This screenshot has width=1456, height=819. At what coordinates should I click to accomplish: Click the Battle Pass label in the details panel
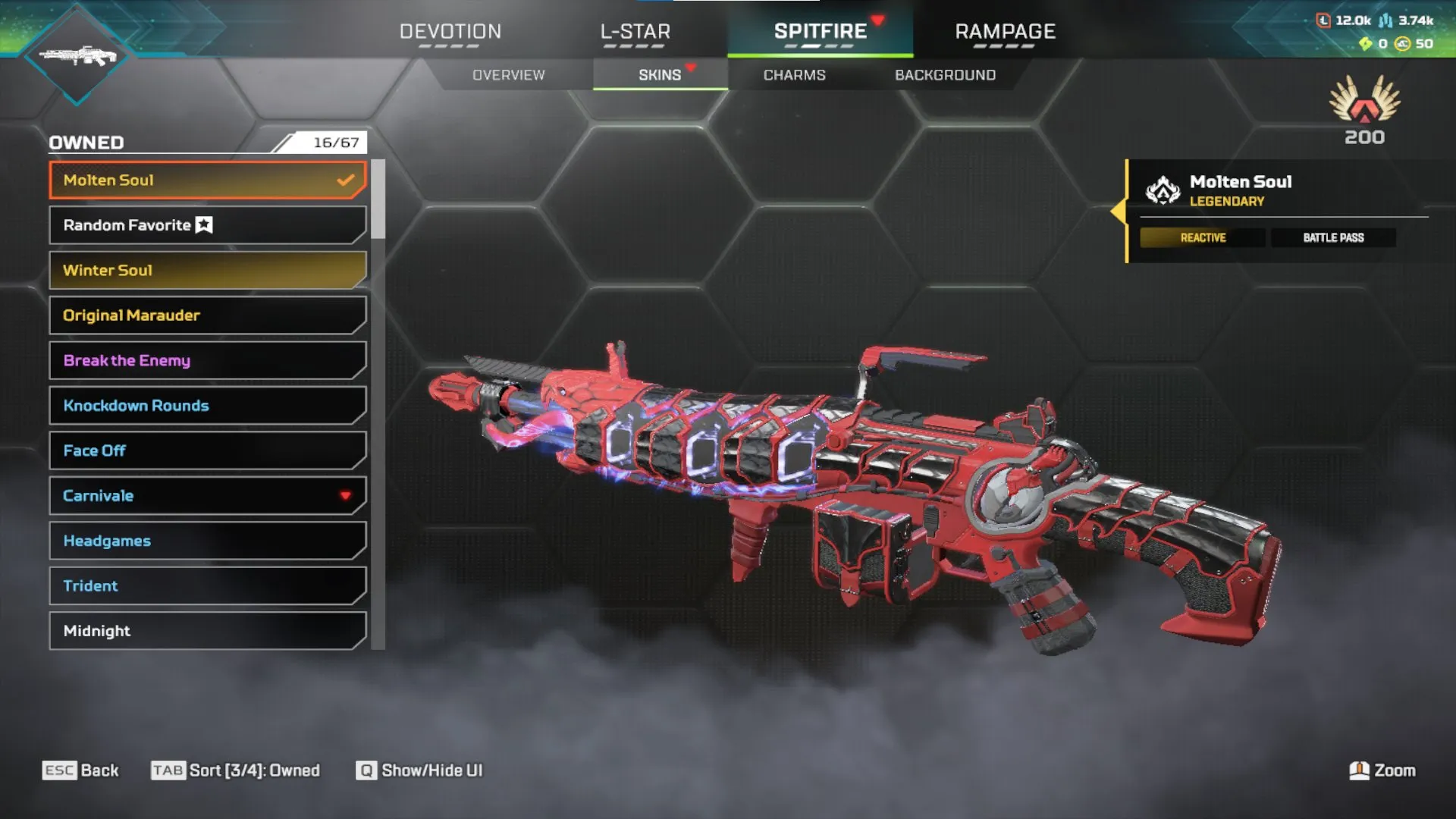click(1333, 237)
